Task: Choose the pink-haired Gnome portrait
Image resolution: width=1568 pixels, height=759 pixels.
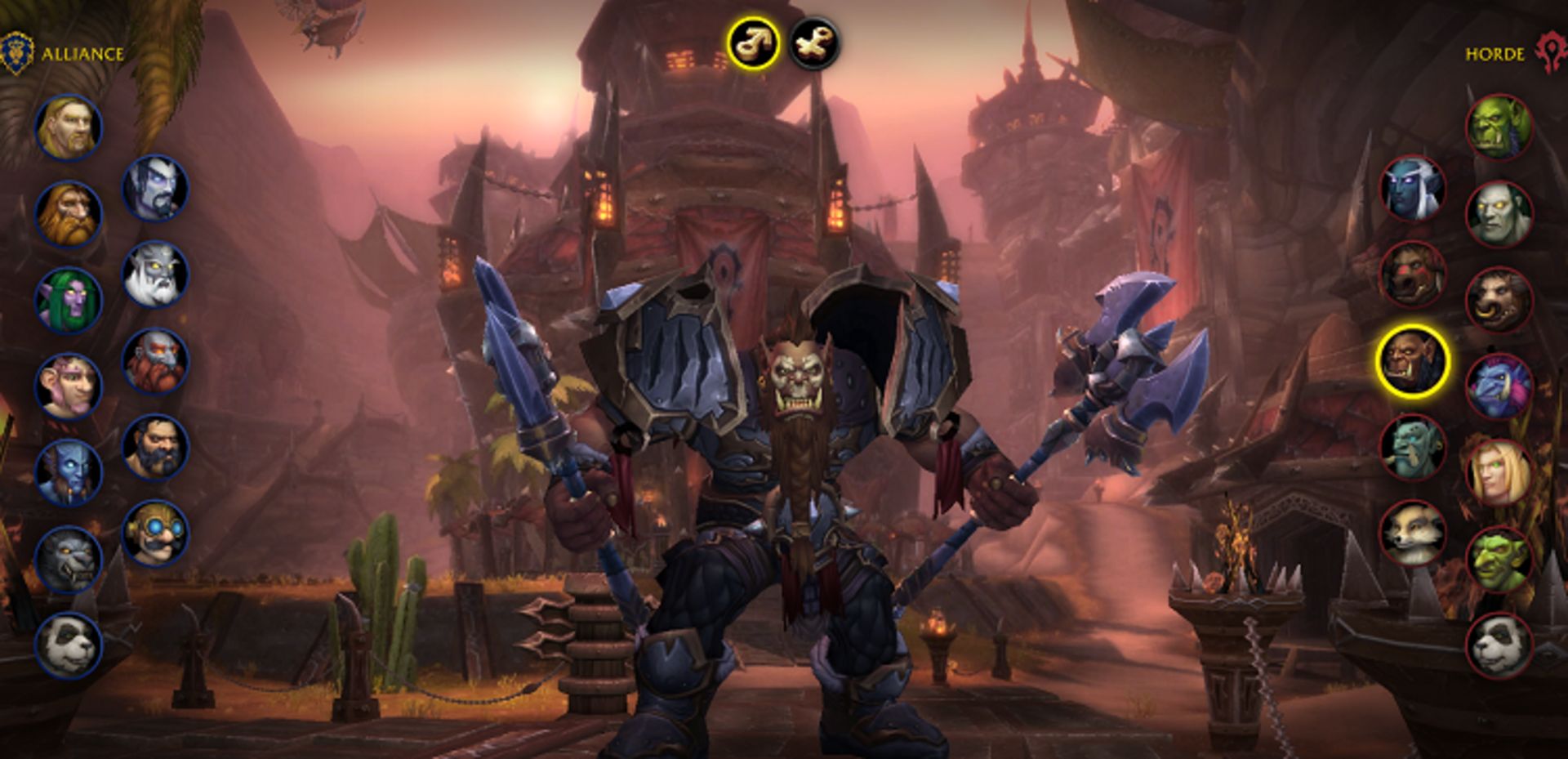Action: point(69,386)
